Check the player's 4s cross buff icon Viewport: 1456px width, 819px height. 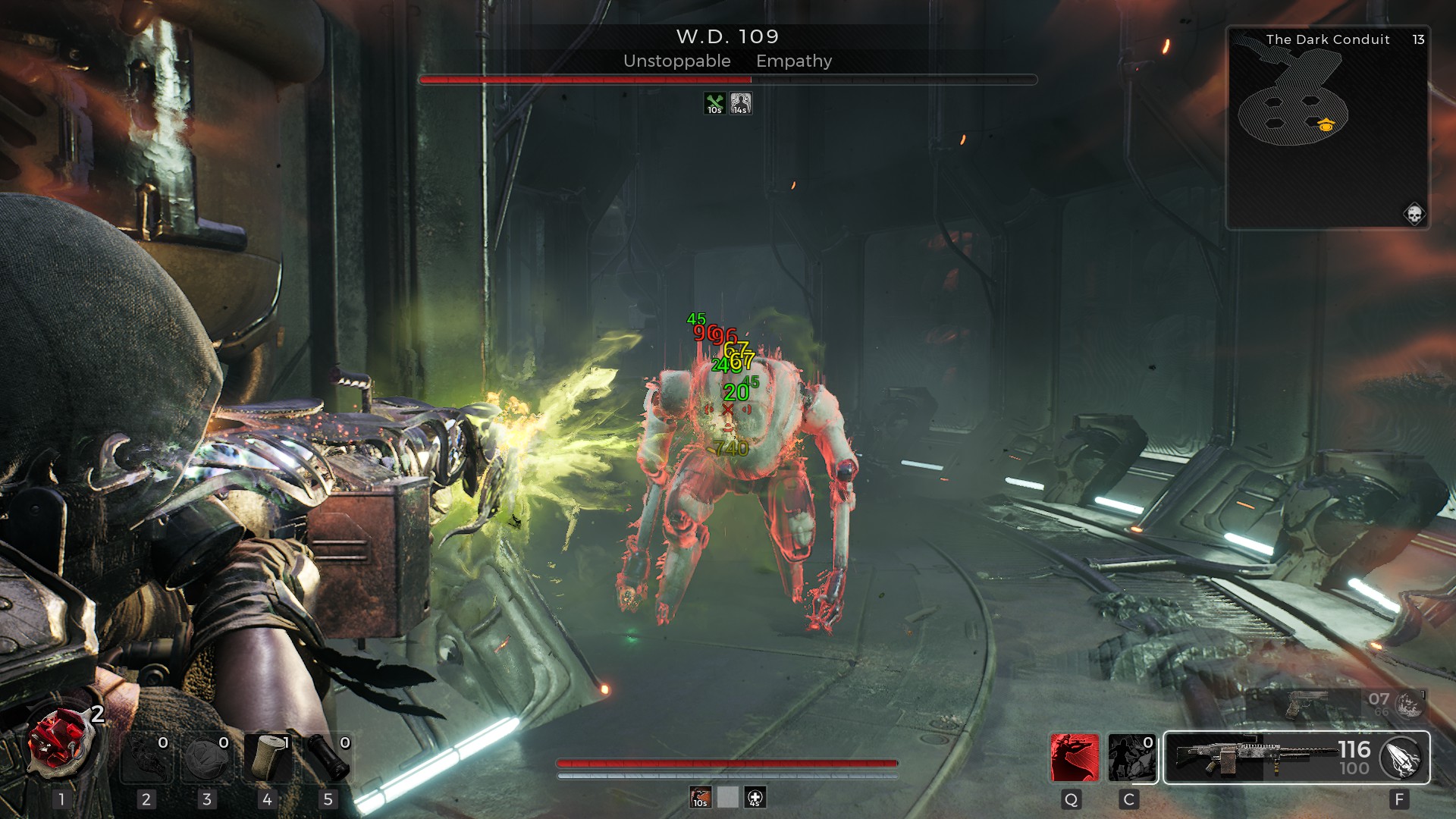click(x=755, y=797)
